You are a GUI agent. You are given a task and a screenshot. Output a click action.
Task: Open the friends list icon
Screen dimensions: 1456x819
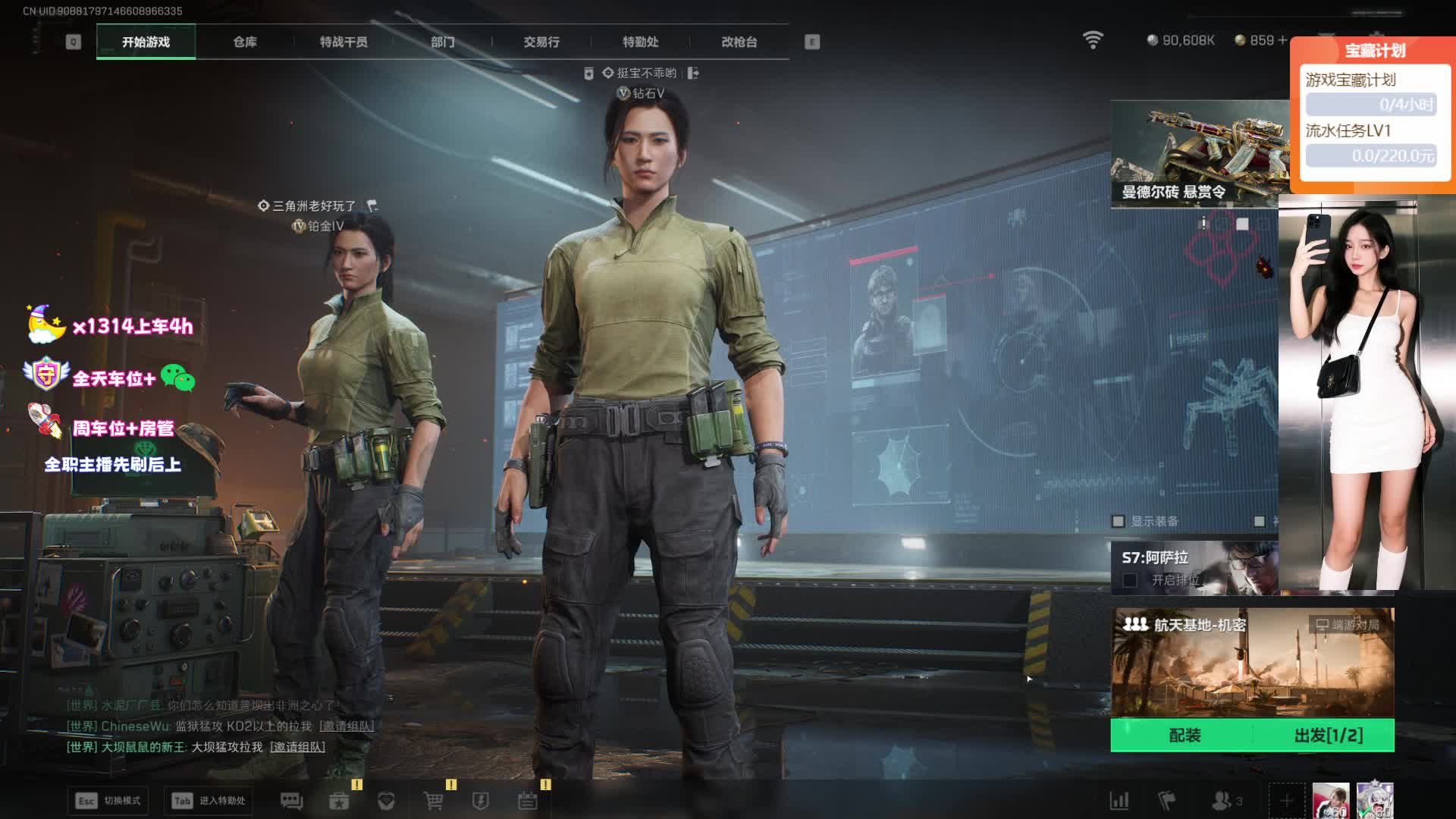tap(1222, 801)
